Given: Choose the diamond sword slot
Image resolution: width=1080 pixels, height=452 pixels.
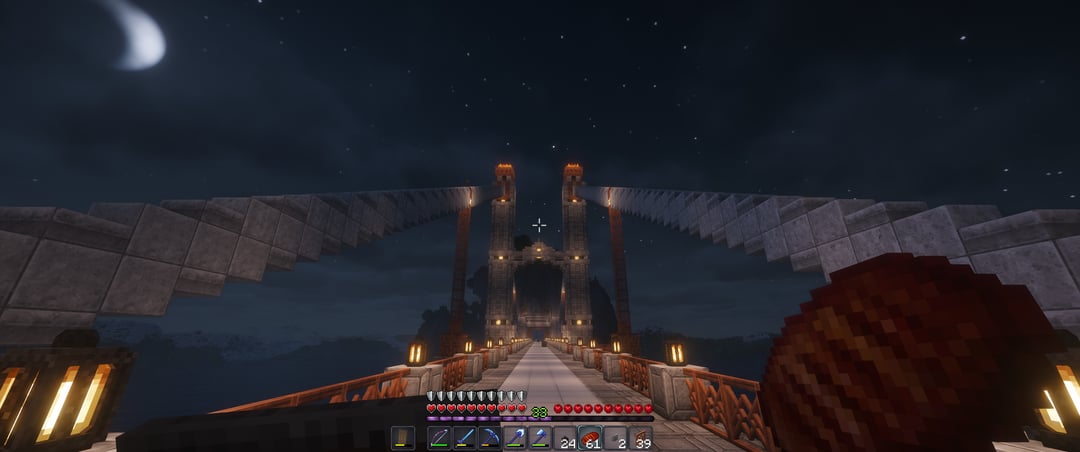Looking at the screenshot, I should click(464, 438).
